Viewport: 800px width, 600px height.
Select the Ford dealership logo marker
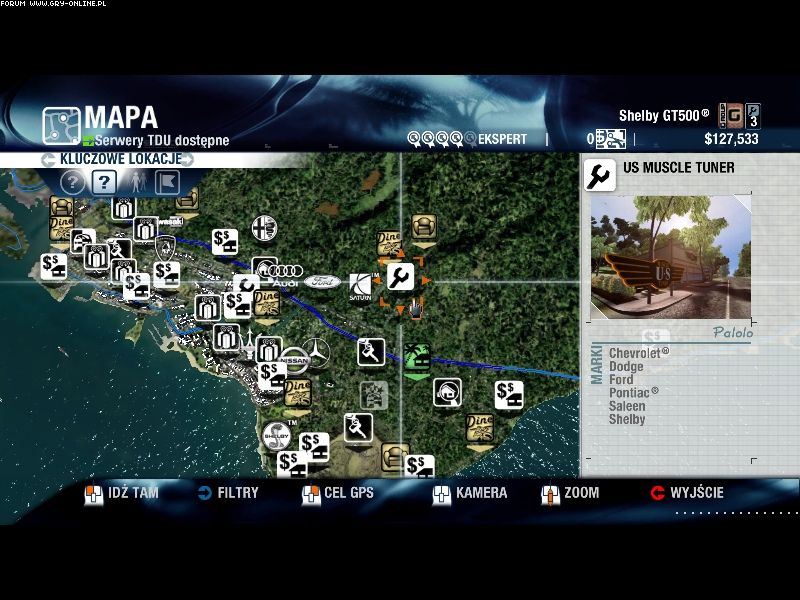[322, 282]
